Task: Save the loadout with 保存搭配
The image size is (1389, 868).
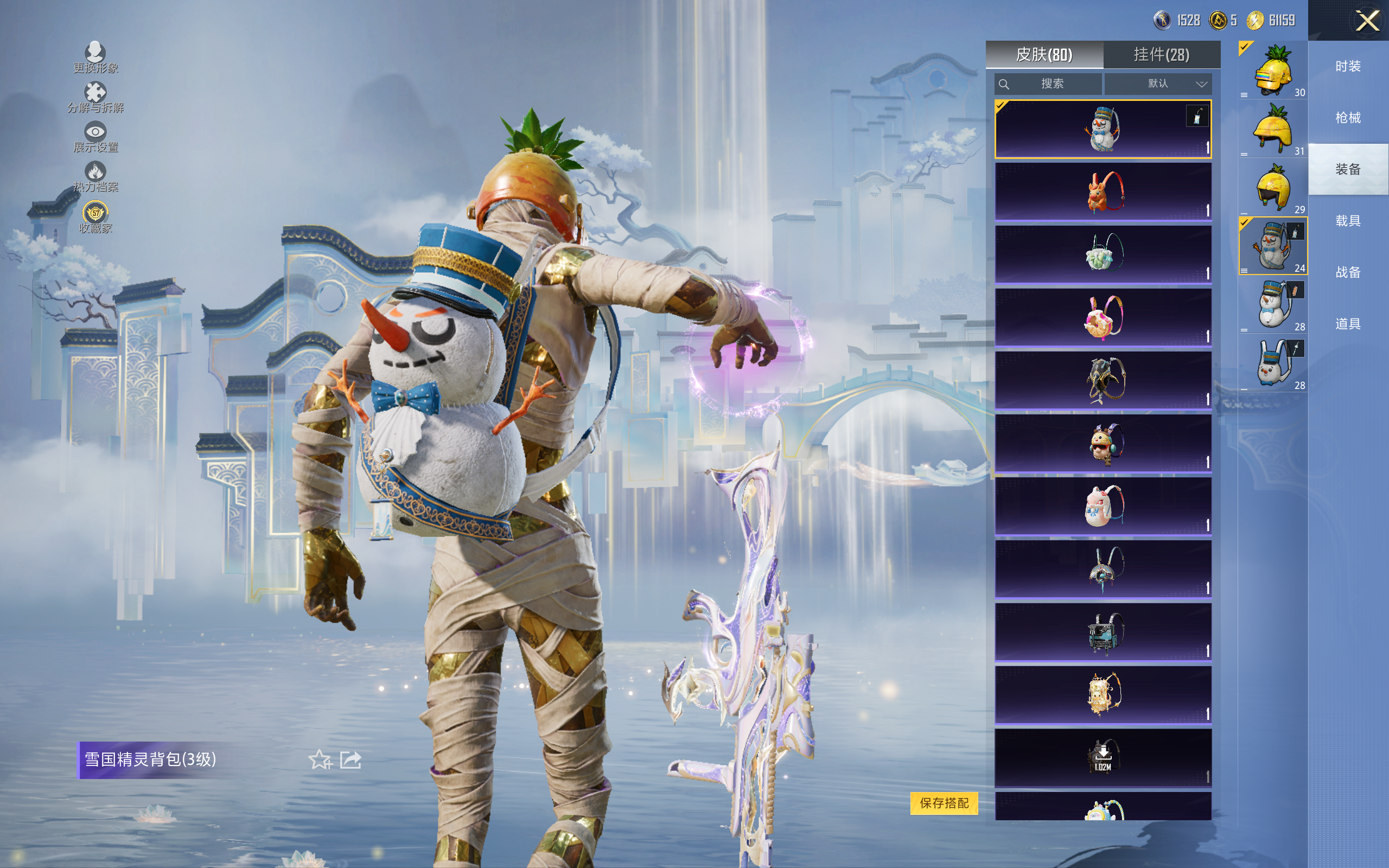Action: (944, 802)
